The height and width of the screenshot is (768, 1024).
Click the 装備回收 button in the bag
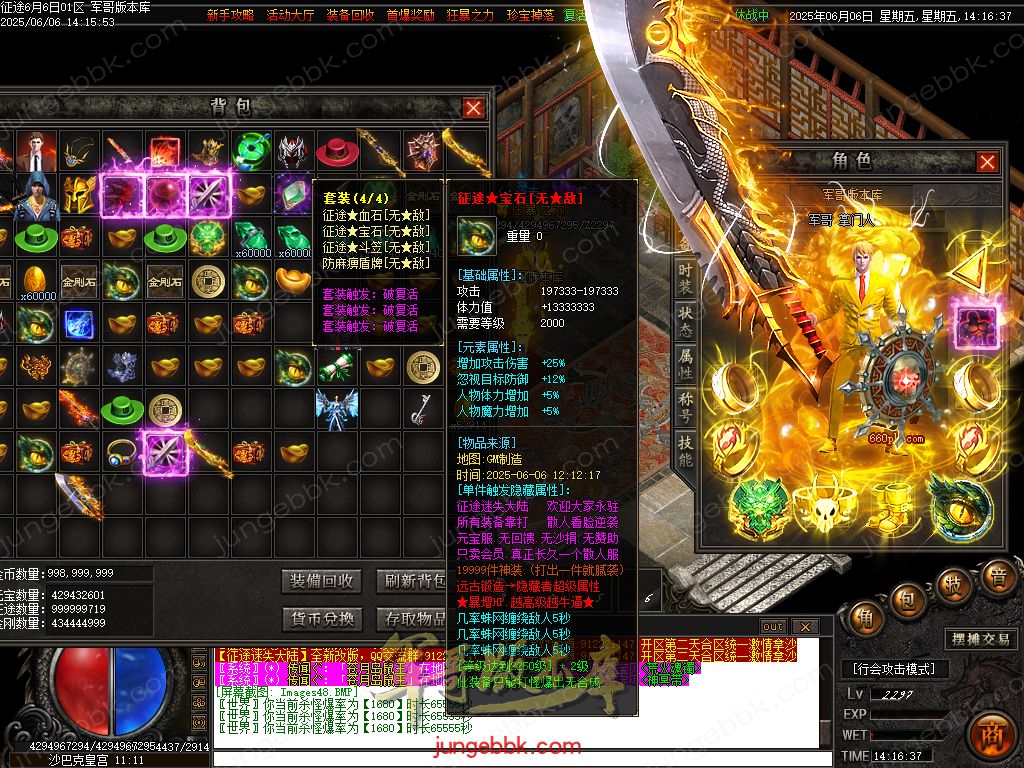coord(322,581)
